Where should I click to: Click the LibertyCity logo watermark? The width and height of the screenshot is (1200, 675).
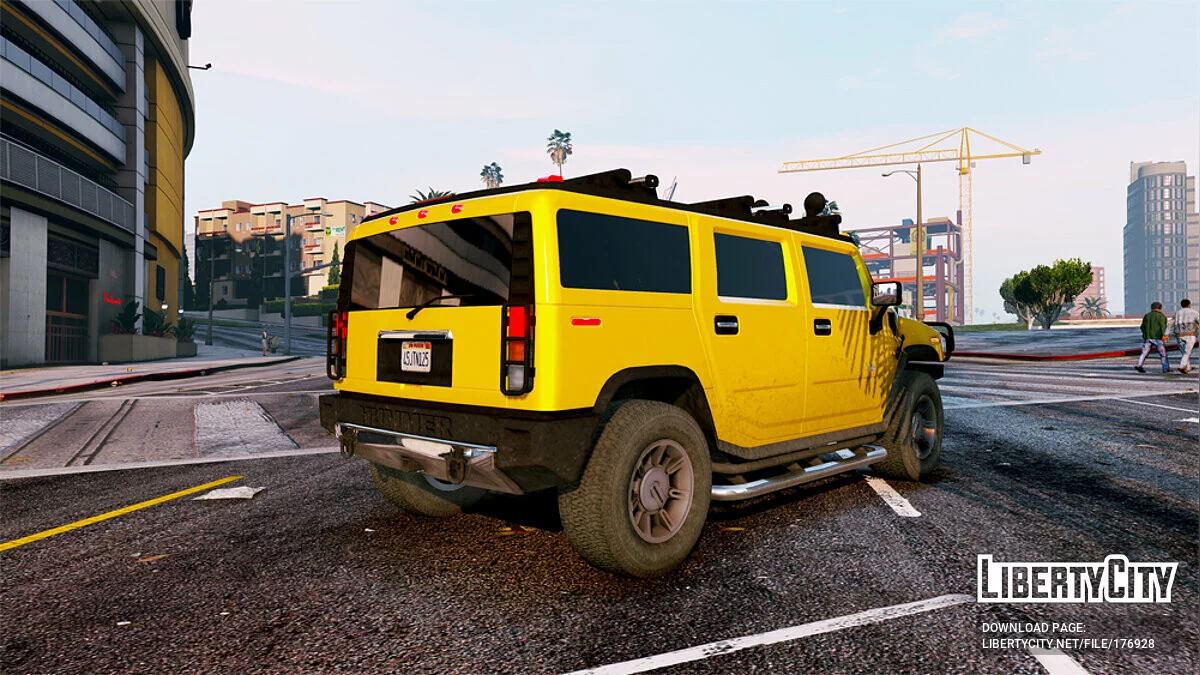1077,580
